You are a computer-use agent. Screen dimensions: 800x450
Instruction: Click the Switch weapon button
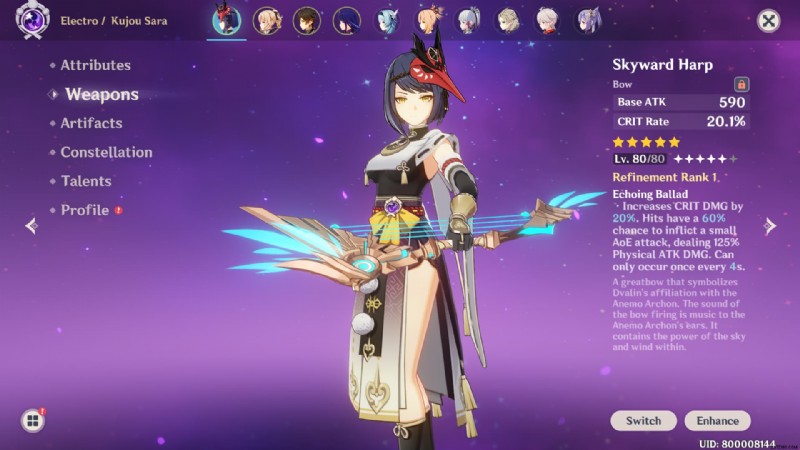644,421
